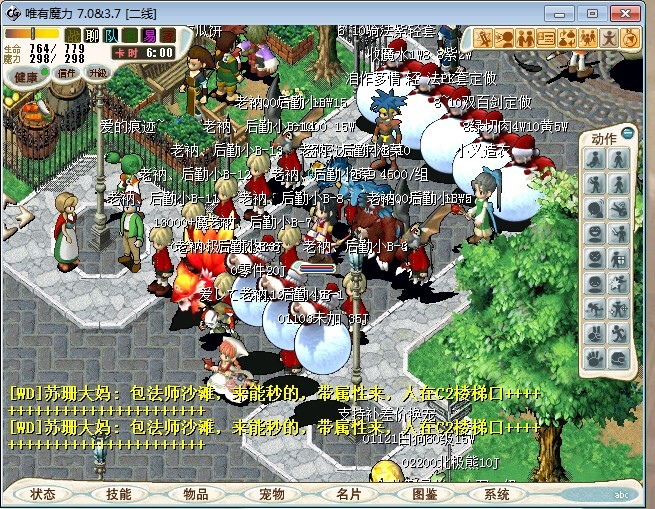Viewport: 655px width, 509px height.
Task: Toggle the 聊 chat switch
Action: (93, 35)
